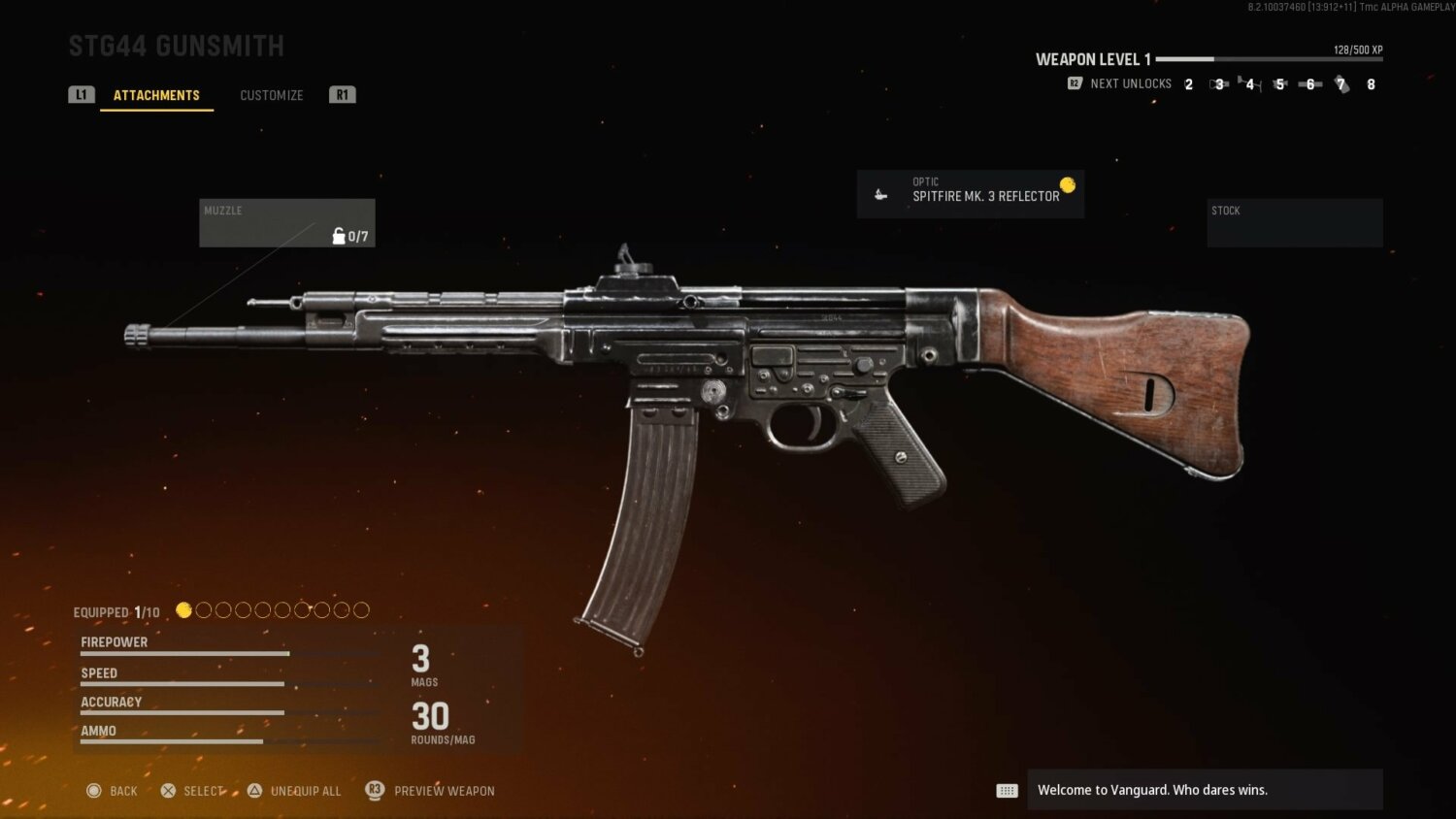The height and width of the screenshot is (819, 1456).
Task: Click the keyboard icon near the Vanguard message
Action: point(1007,790)
